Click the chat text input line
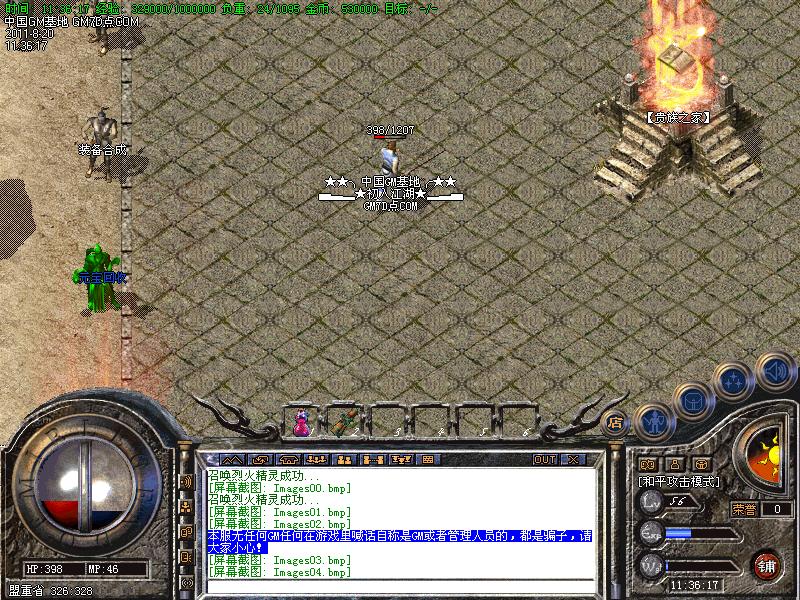The width and height of the screenshot is (800, 600). pyautogui.click(x=400, y=587)
